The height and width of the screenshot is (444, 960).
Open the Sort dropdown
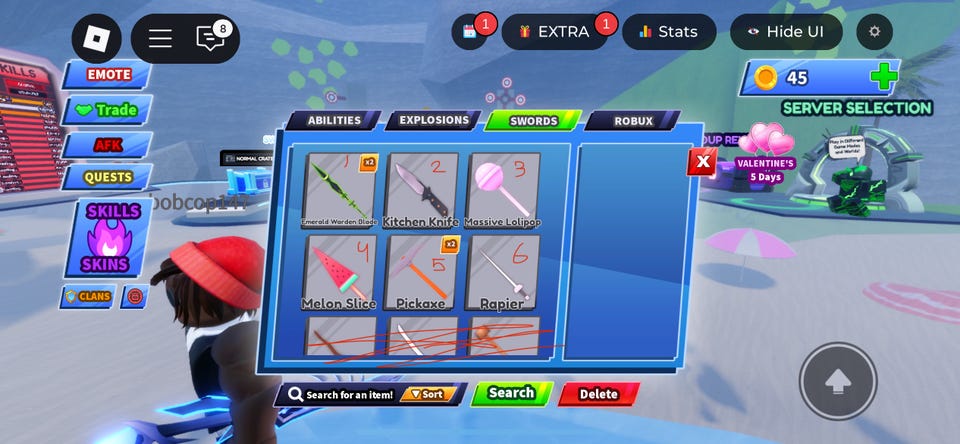tap(427, 394)
